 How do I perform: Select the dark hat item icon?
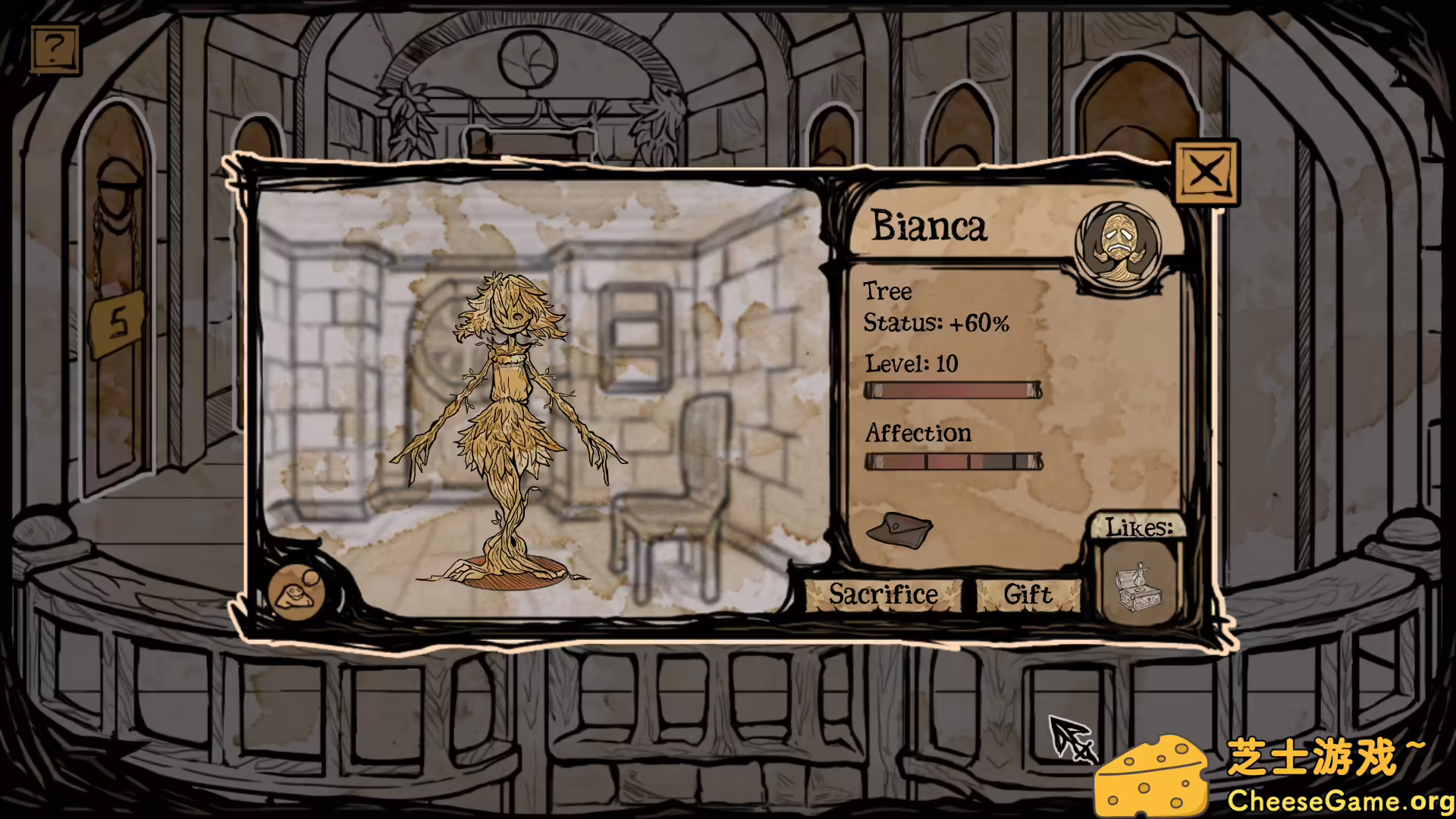pos(899,528)
